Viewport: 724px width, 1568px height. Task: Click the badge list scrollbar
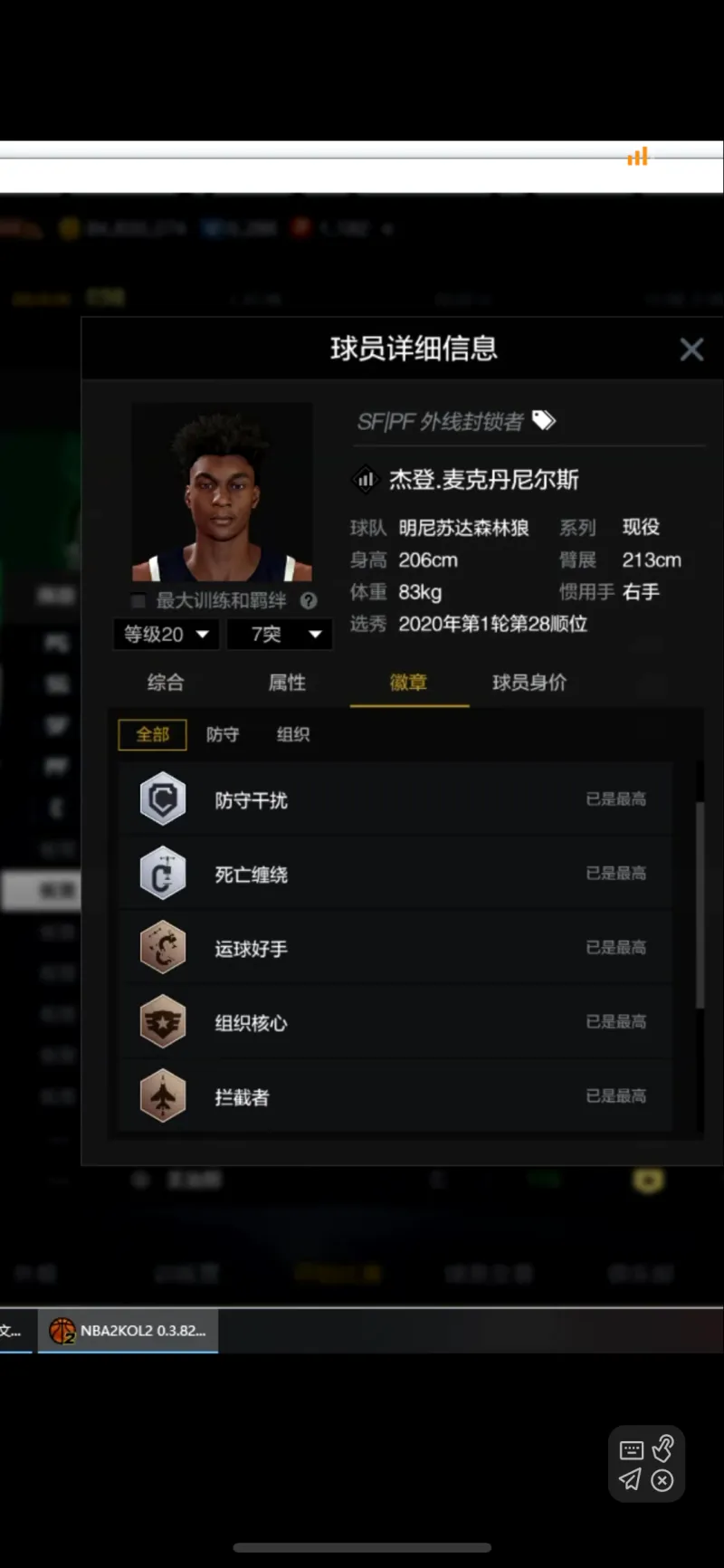700,905
